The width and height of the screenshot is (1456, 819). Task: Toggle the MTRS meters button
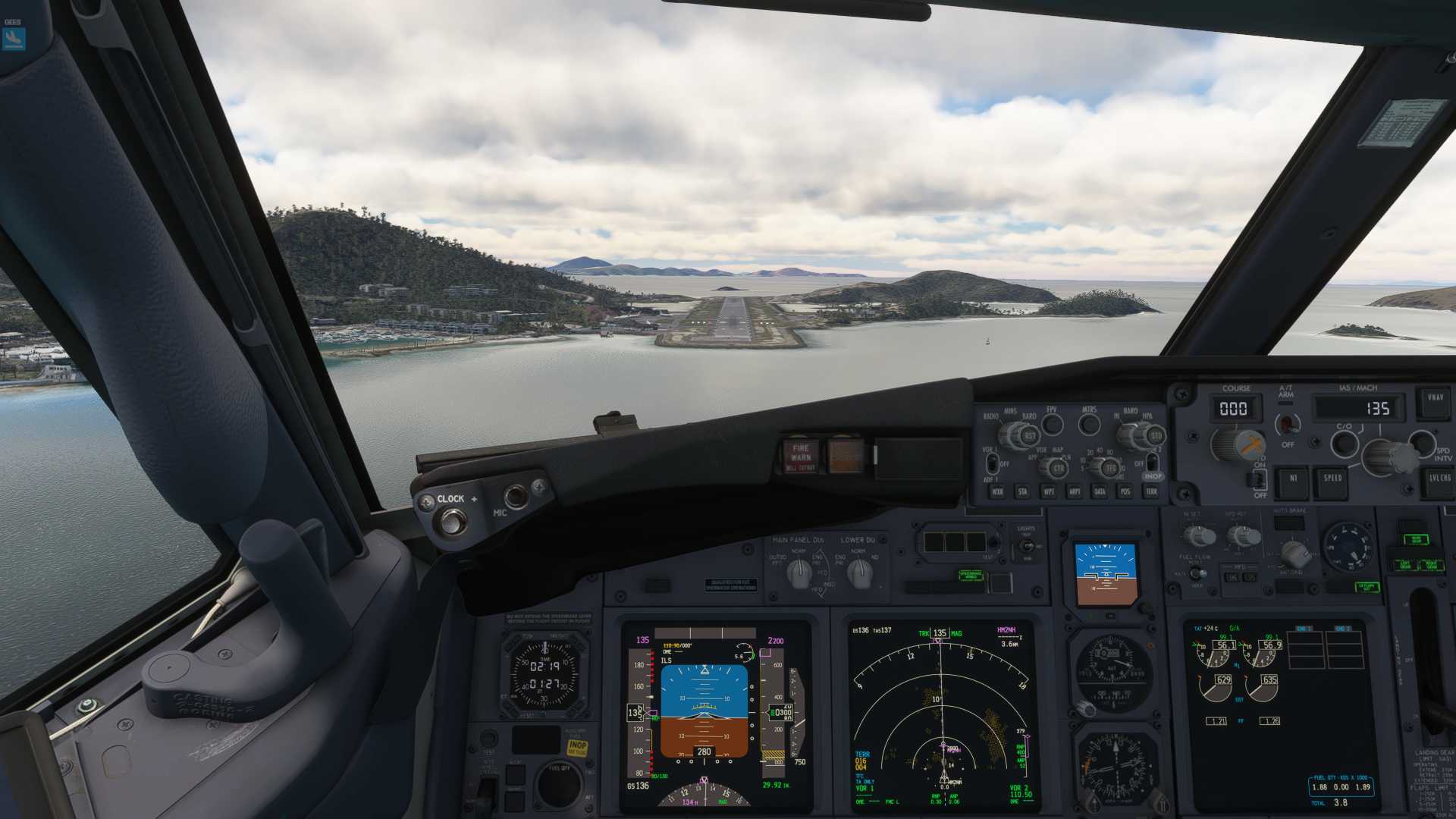pyautogui.click(x=1089, y=425)
